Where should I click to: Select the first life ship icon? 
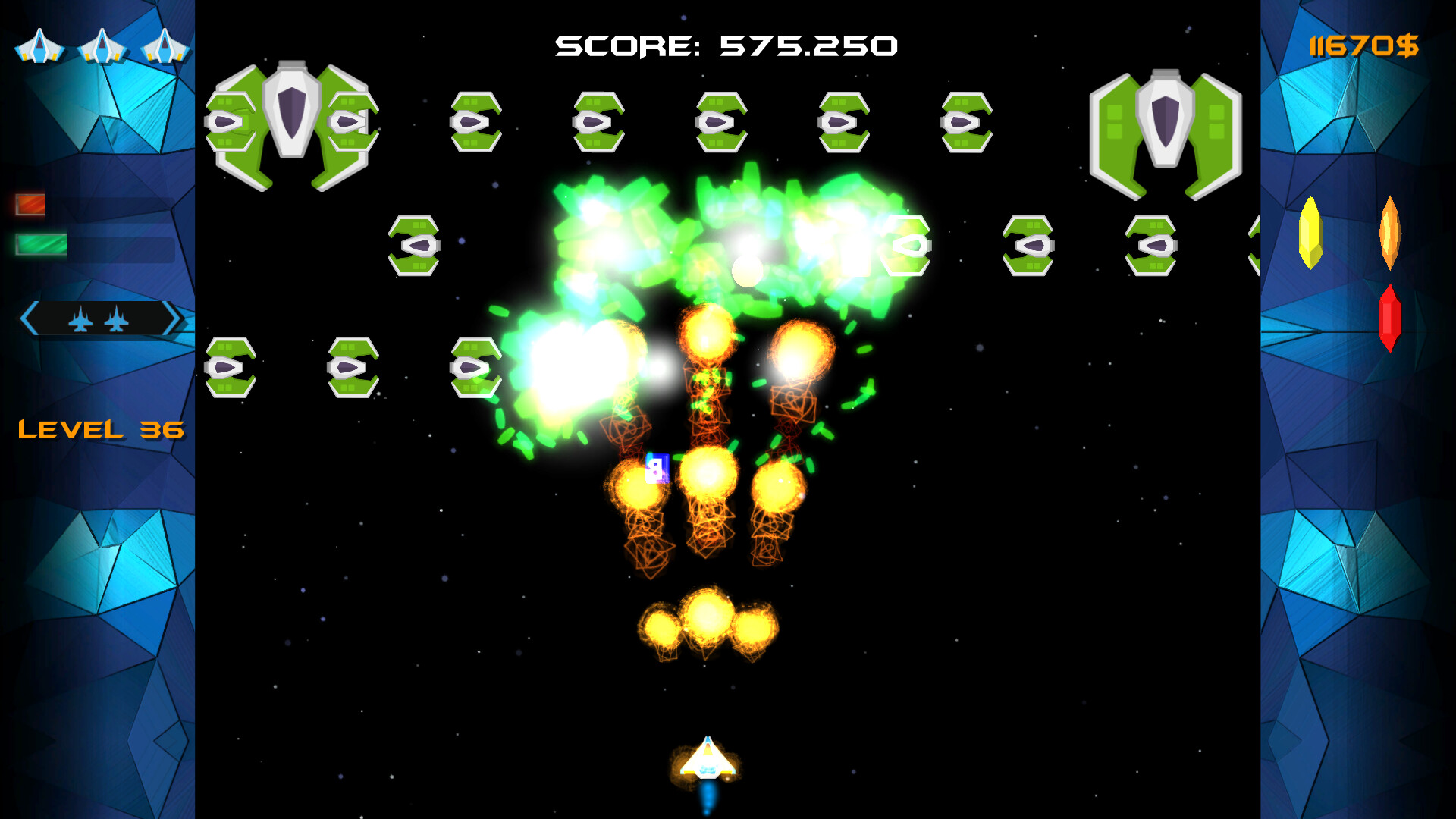(x=39, y=47)
